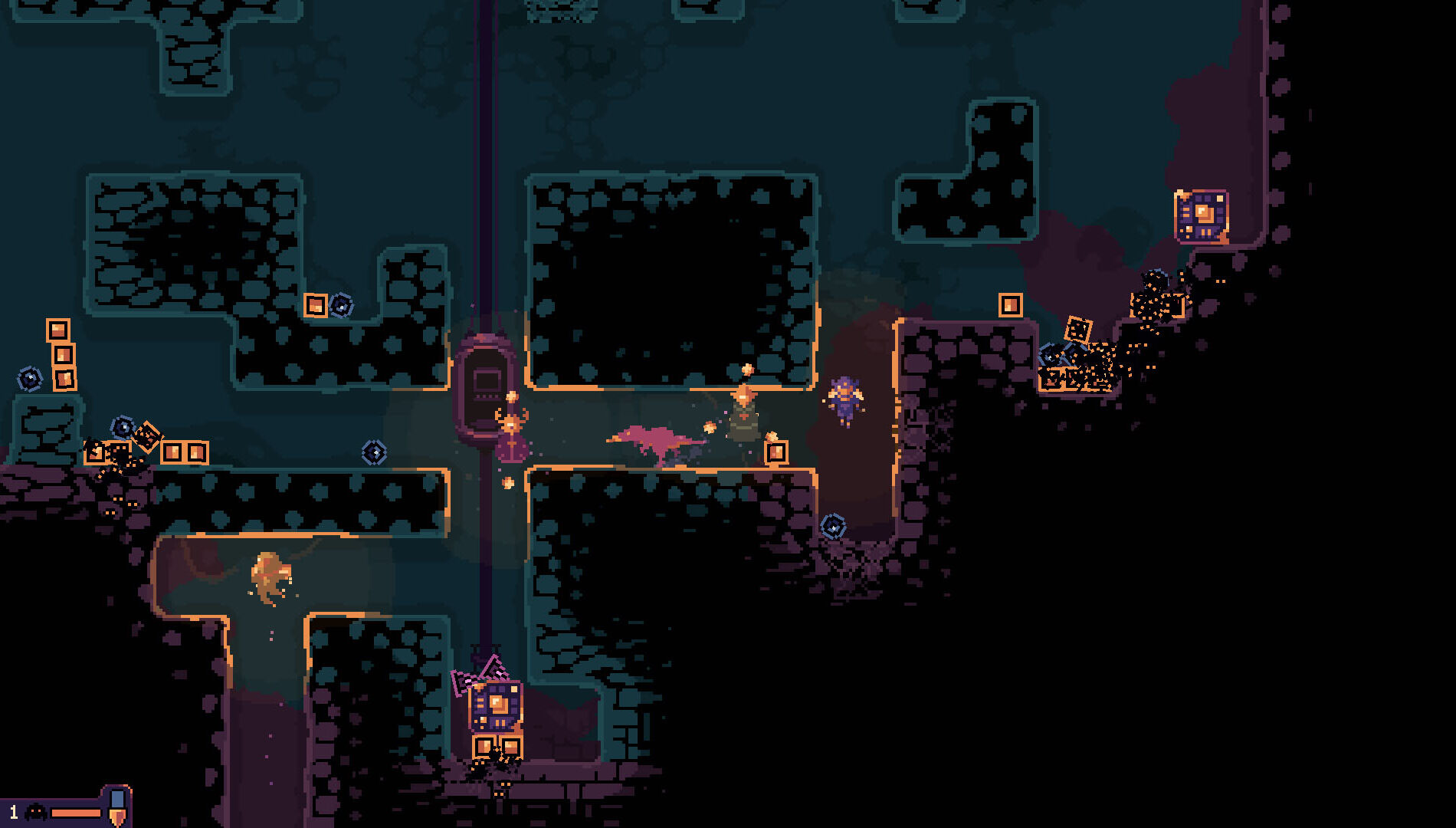Click the orange health bar in the HUD

point(76,813)
